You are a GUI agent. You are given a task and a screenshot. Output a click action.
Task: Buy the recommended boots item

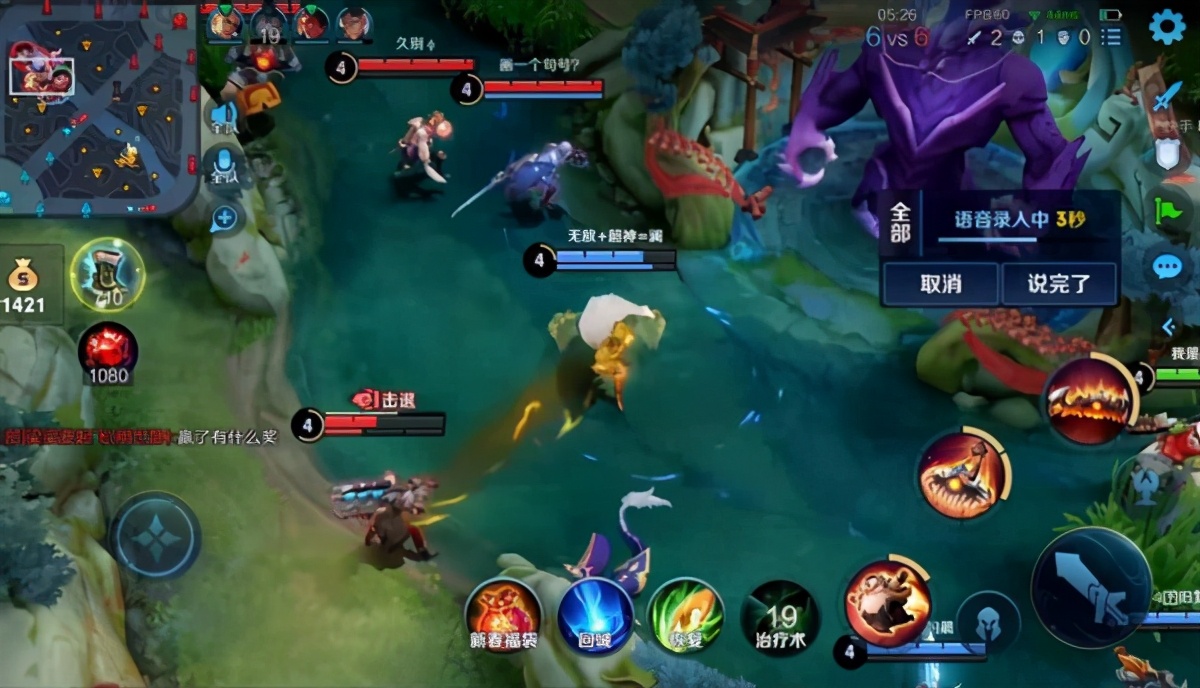point(107,274)
